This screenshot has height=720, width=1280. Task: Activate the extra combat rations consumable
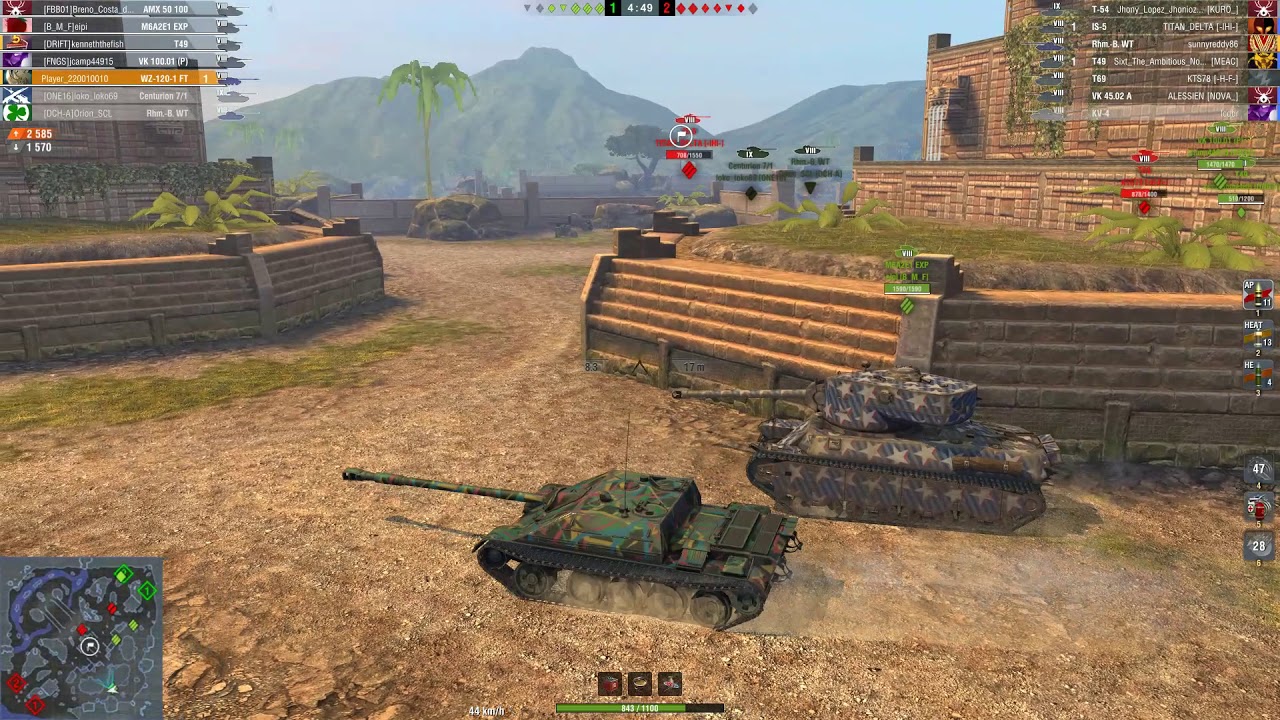coord(640,683)
